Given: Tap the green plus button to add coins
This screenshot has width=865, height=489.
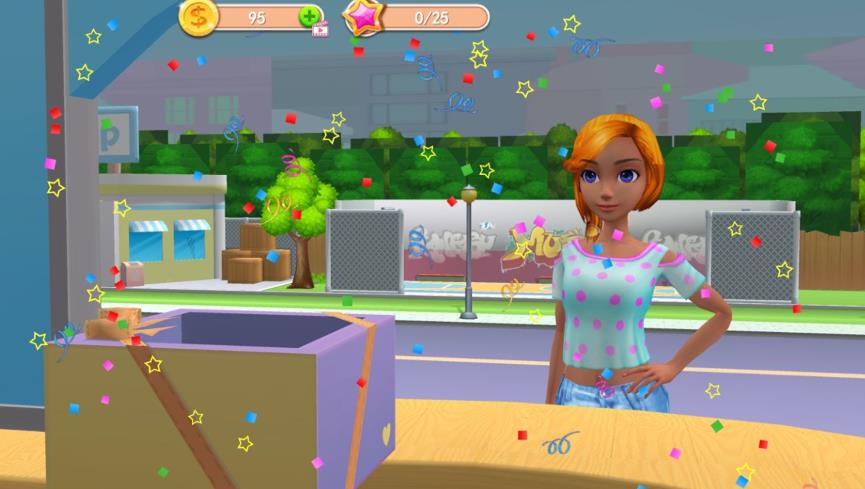Looking at the screenshot, I should (x=310, y=17).
